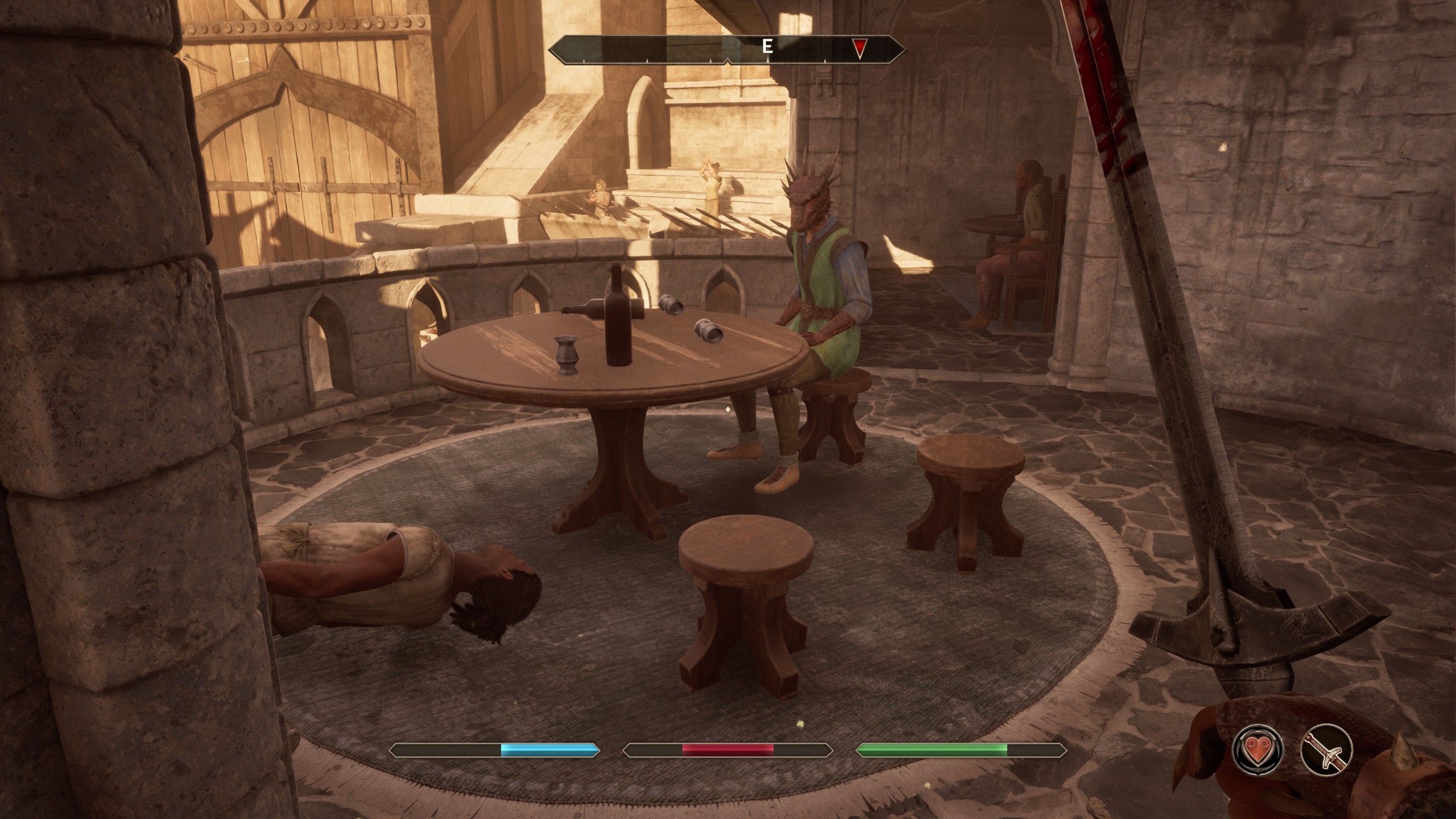The image size is (1456, 819).
Task: Click the blue essence bar to check its level
Action: pyautogui.click(x=549, y=749)
